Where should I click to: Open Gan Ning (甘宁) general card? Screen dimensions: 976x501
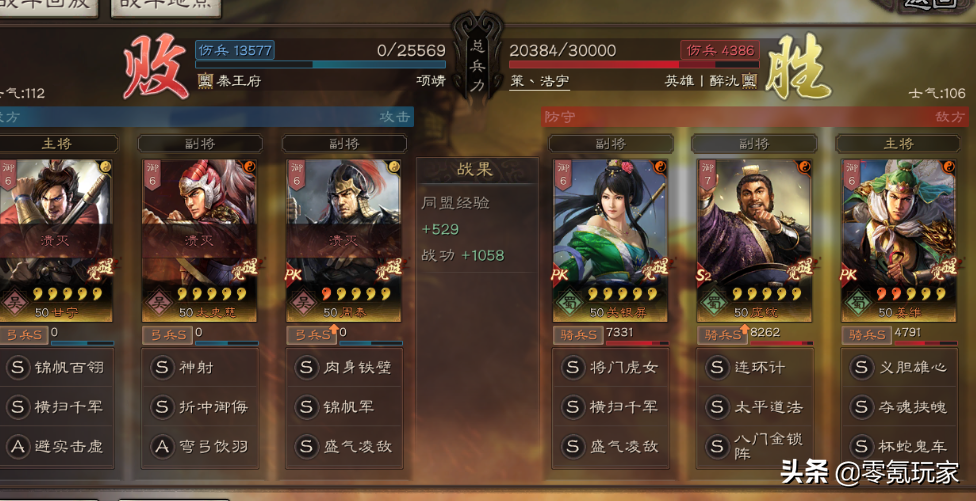[x=55, y=225]
